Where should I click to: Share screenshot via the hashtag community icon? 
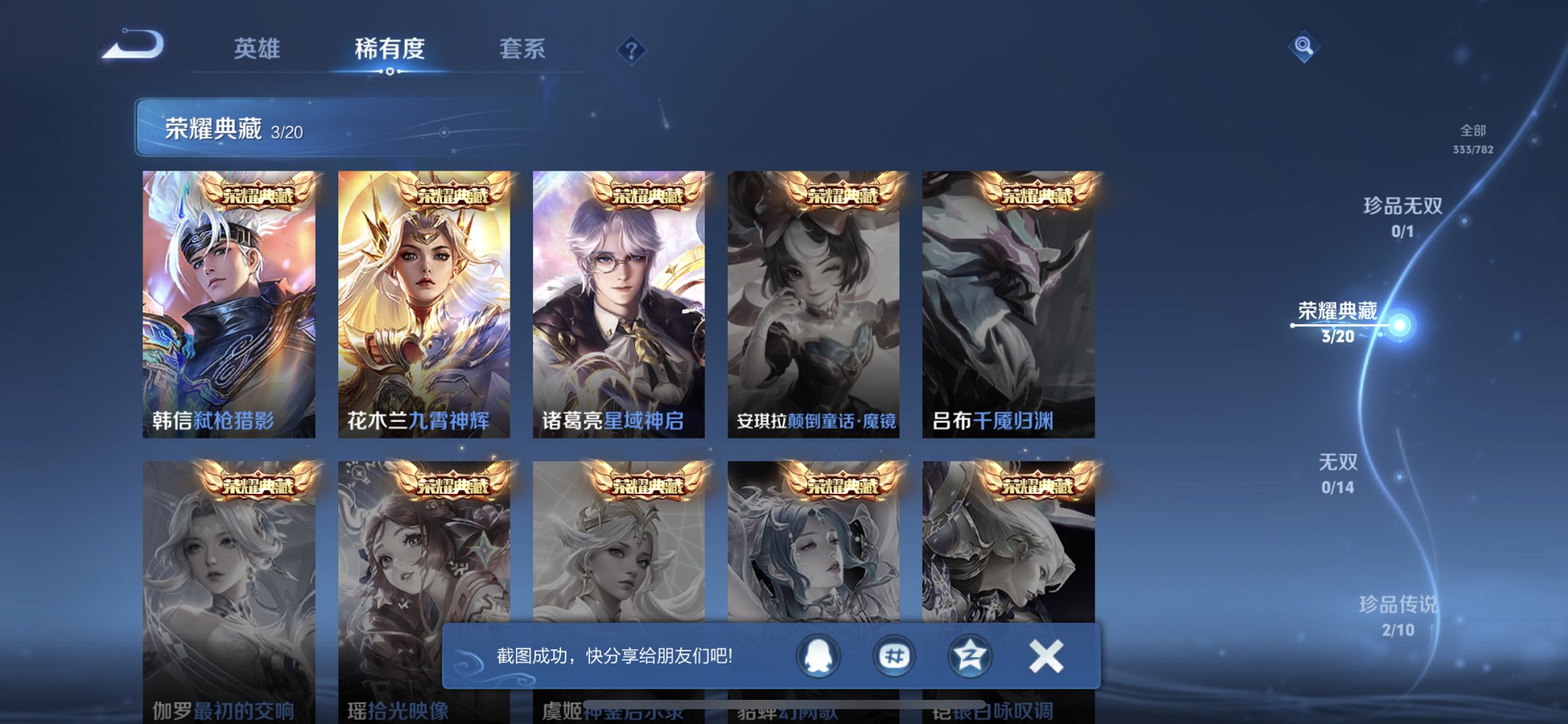893,656
